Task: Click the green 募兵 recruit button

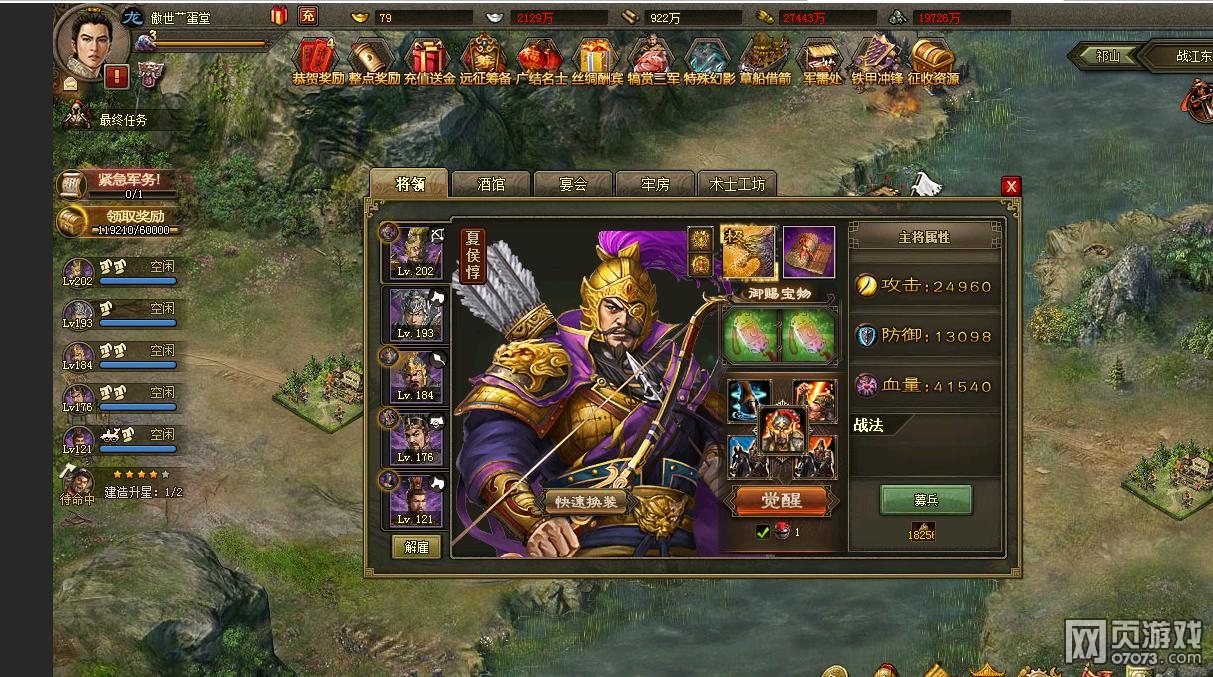Action: click(925, 499)
